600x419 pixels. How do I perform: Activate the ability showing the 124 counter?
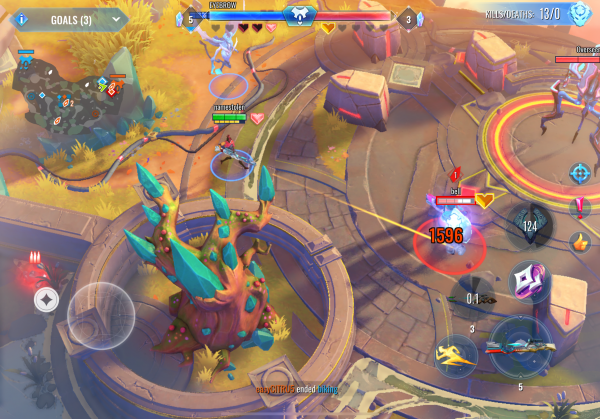pyautogui.click(x=529, y=224)
